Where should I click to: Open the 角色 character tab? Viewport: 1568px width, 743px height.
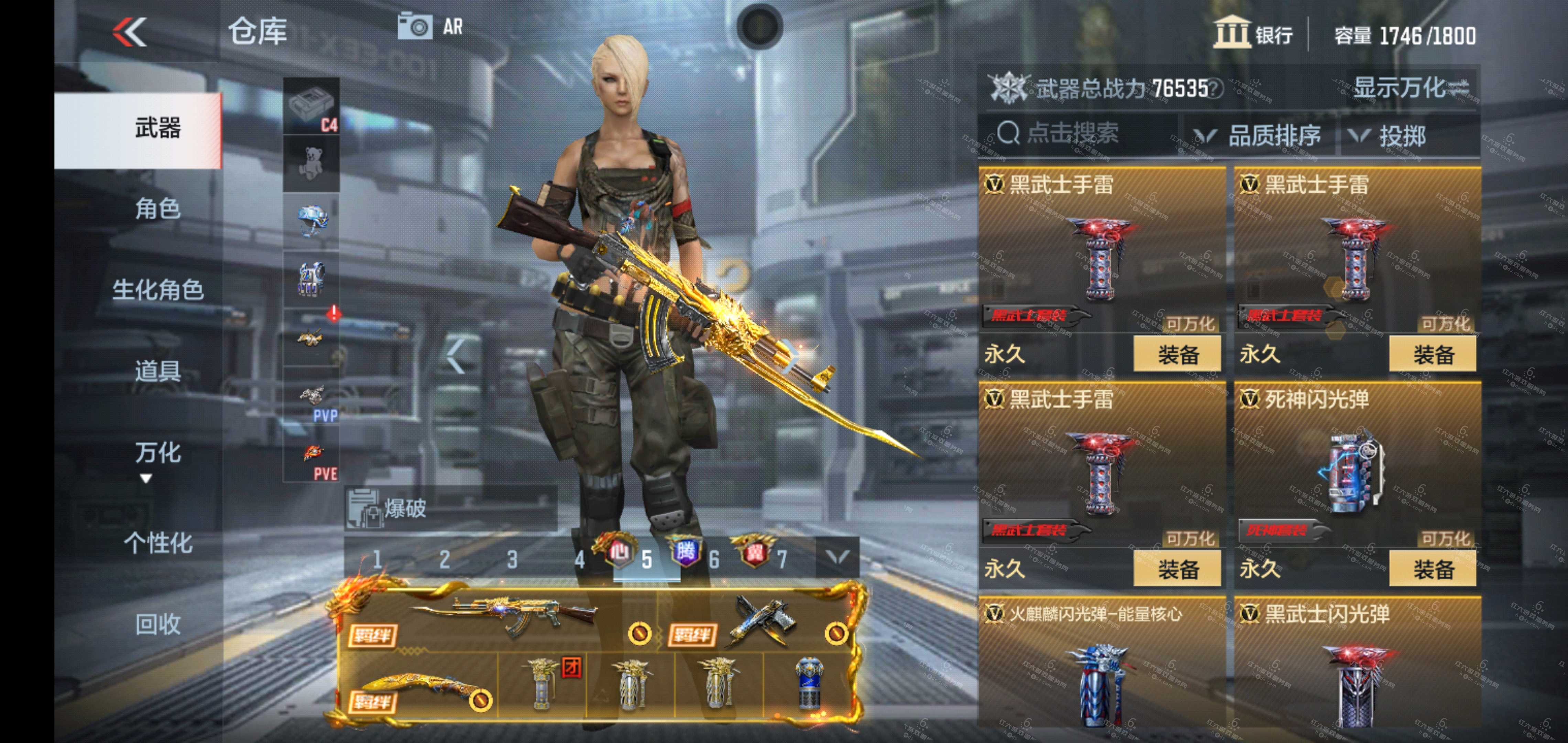coord(157,209)
